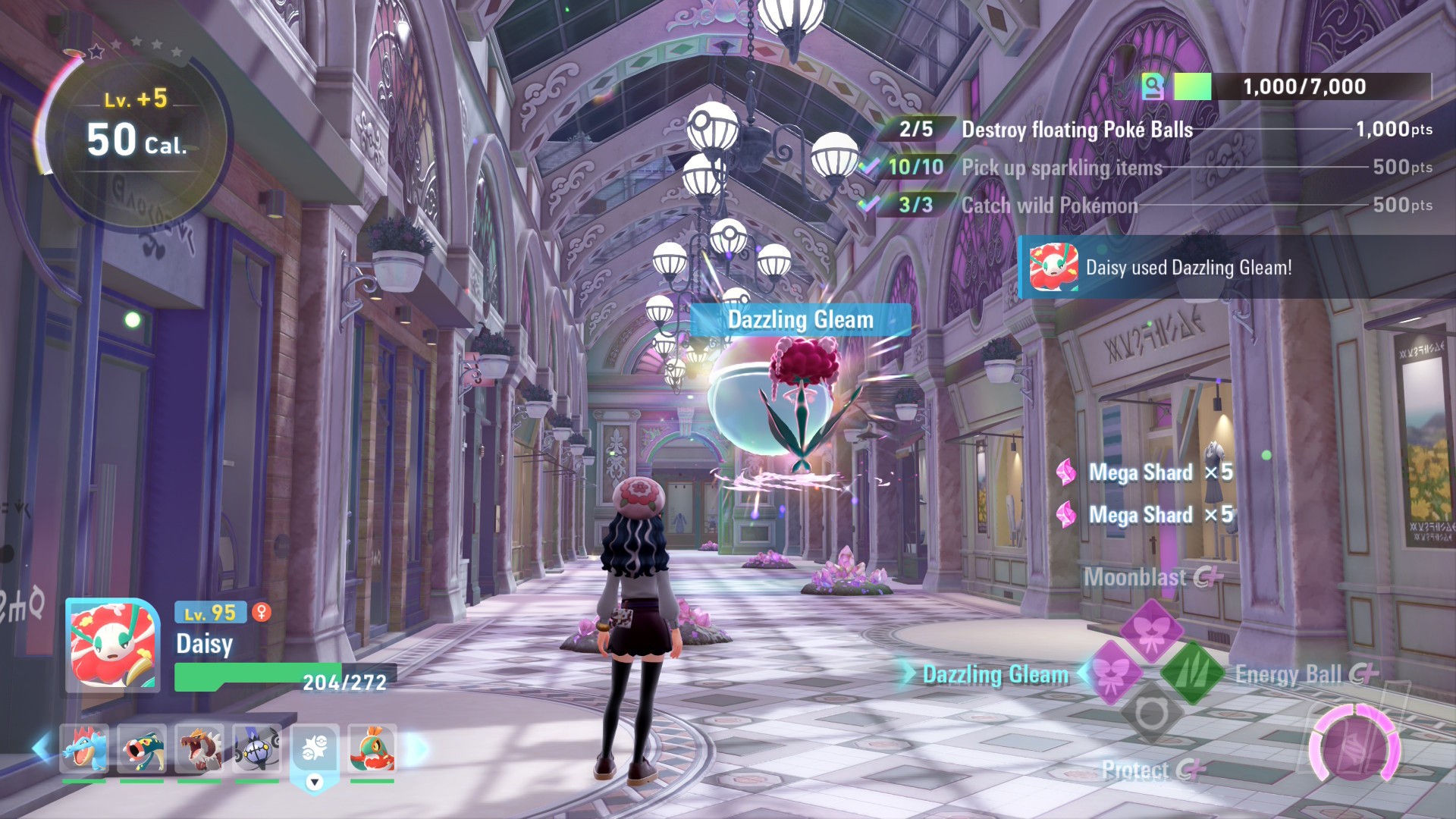Open Daisy's Florges portrait
This screenshot has height=819, width=1456.
112,645
